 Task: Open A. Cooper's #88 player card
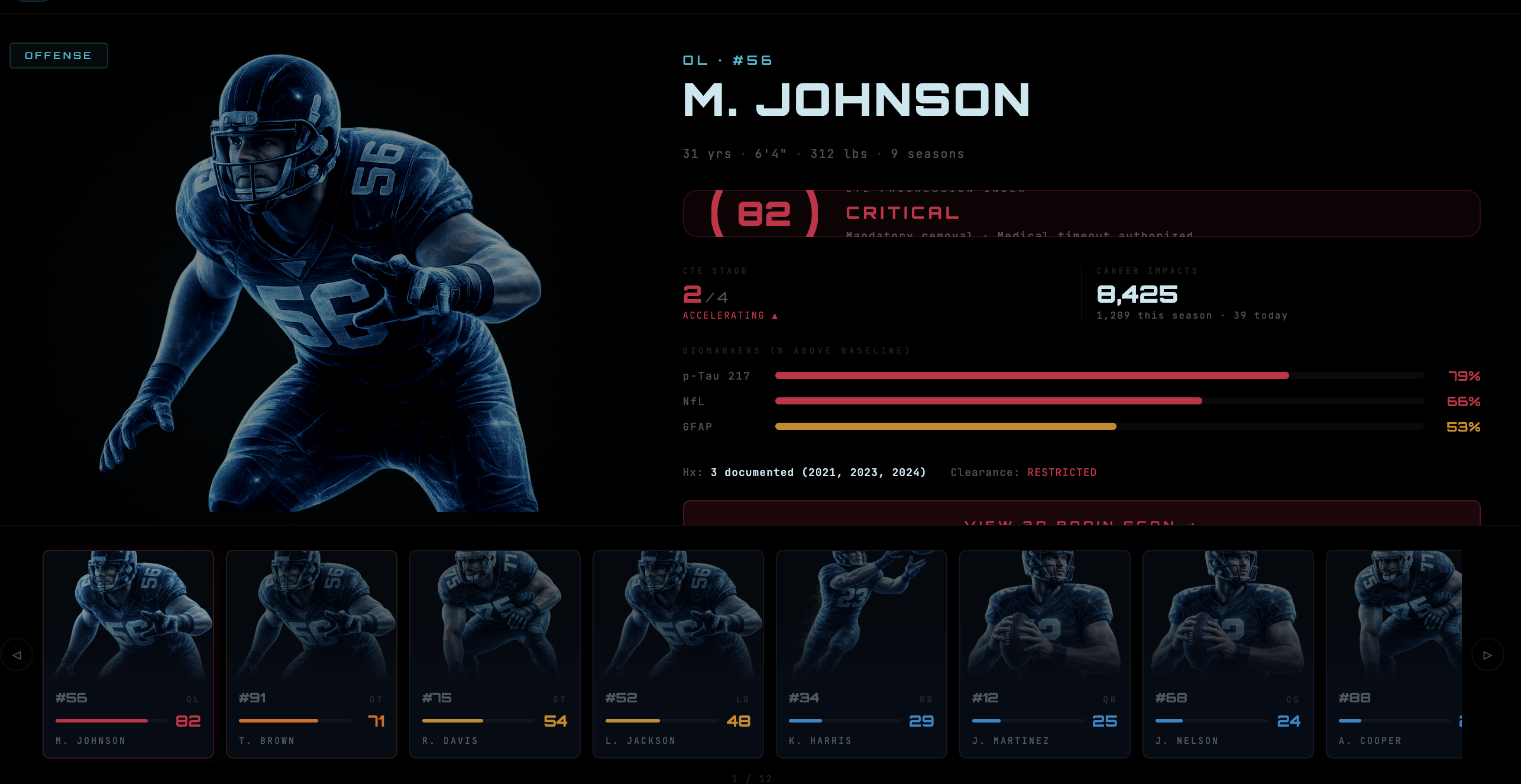(x=1394, y=654)
